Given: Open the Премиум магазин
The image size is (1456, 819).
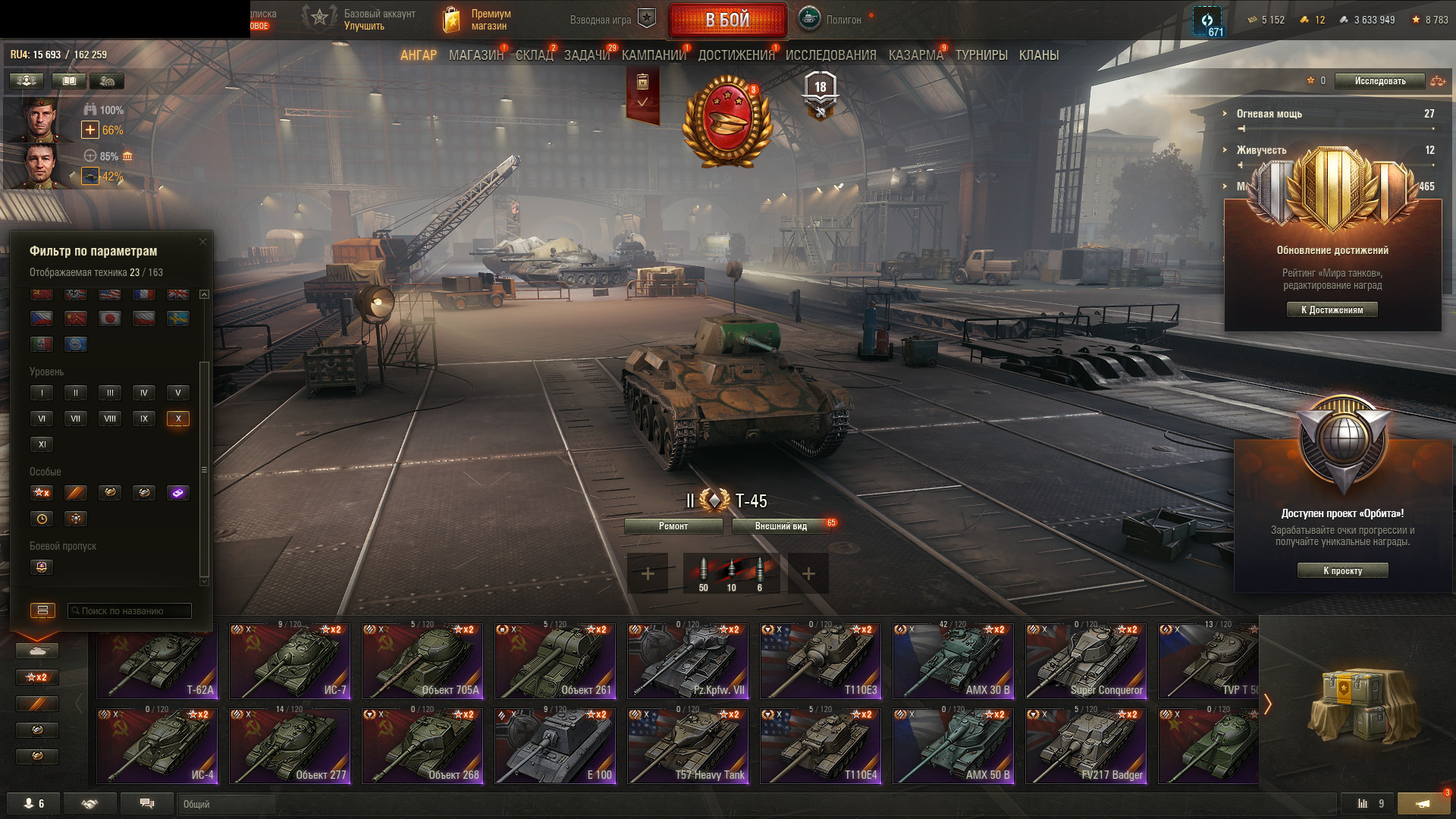Looking at the screenshot, I should click(x=478, y=20).
